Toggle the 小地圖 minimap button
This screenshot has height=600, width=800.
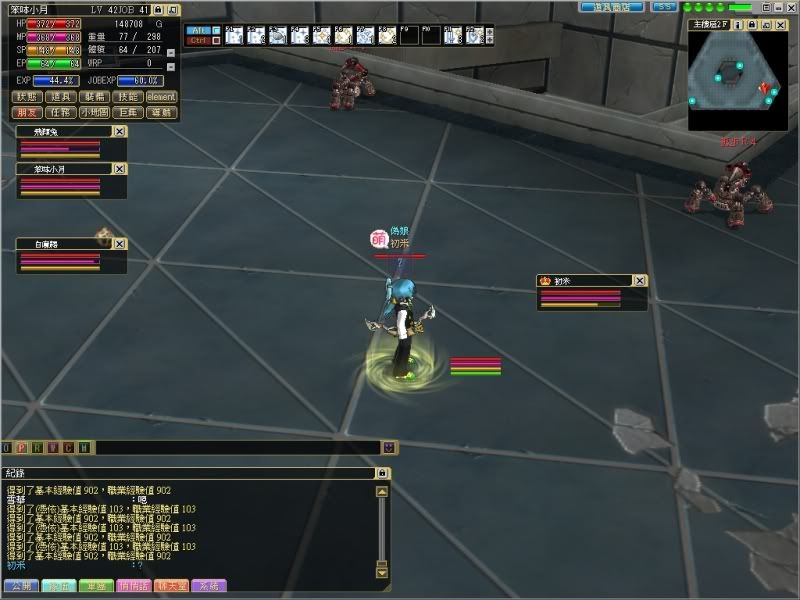point(95,113)
